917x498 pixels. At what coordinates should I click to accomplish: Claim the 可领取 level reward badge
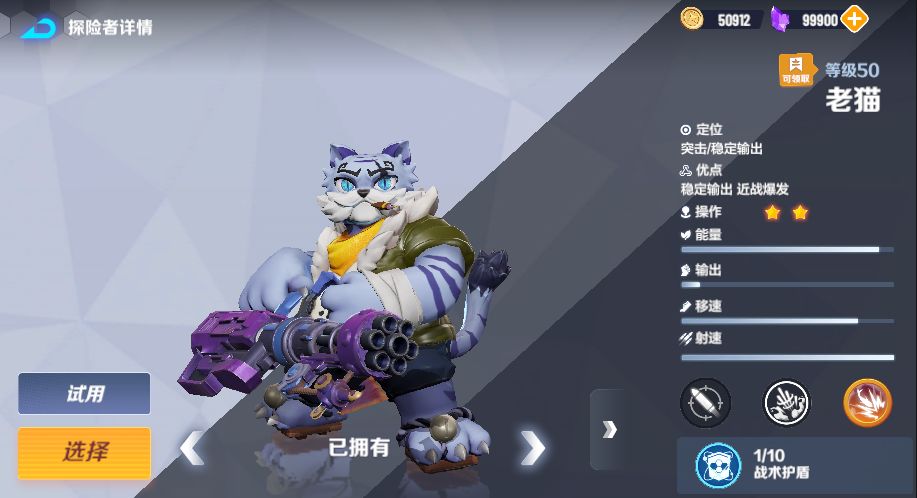pyautogui.click(x=798, y=70)
